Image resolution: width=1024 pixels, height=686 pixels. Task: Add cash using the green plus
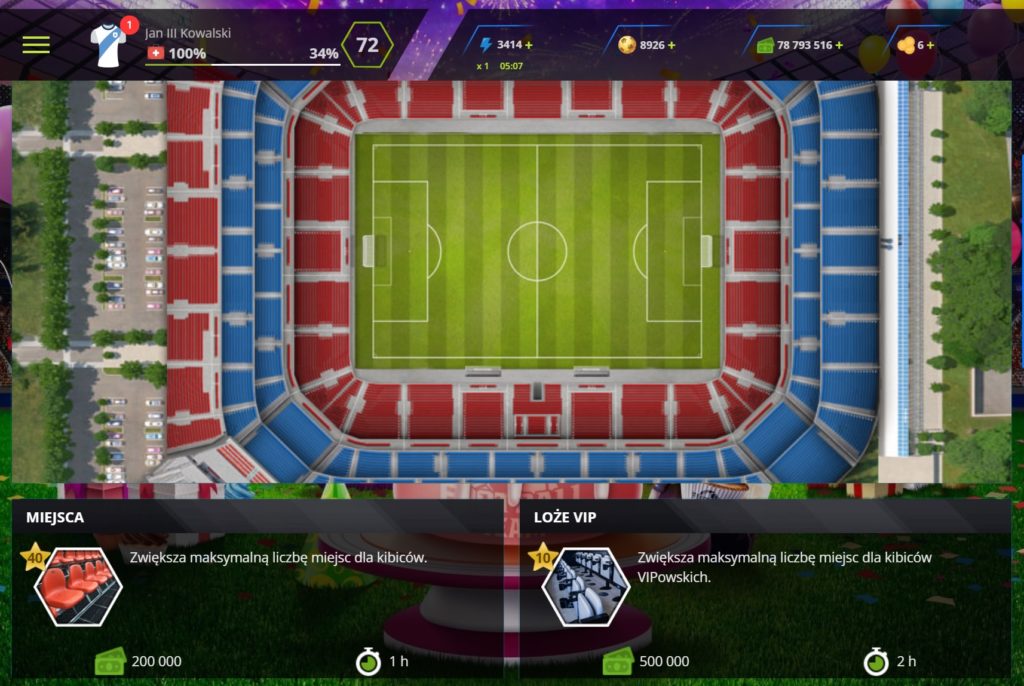pyautogui.click(x=839, y=45)
